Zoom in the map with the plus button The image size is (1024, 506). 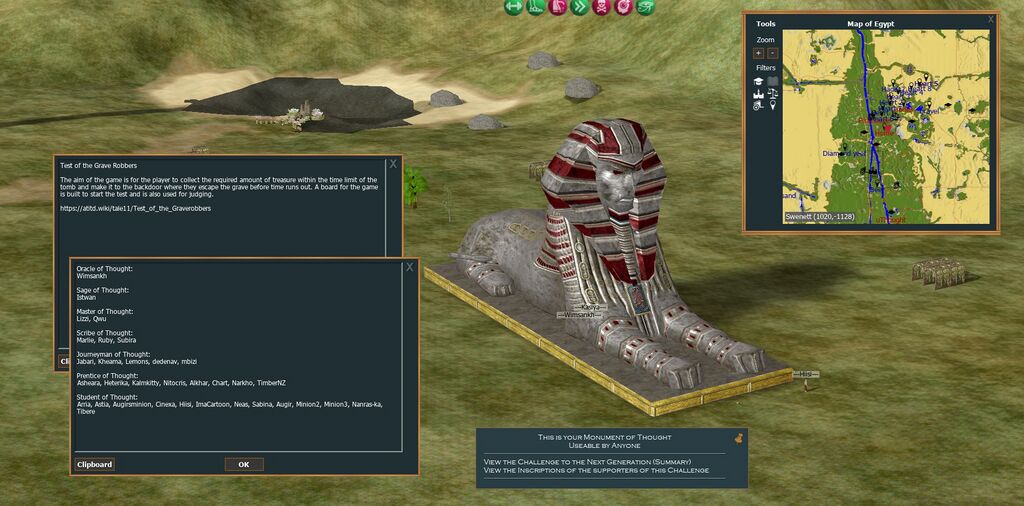758,53
